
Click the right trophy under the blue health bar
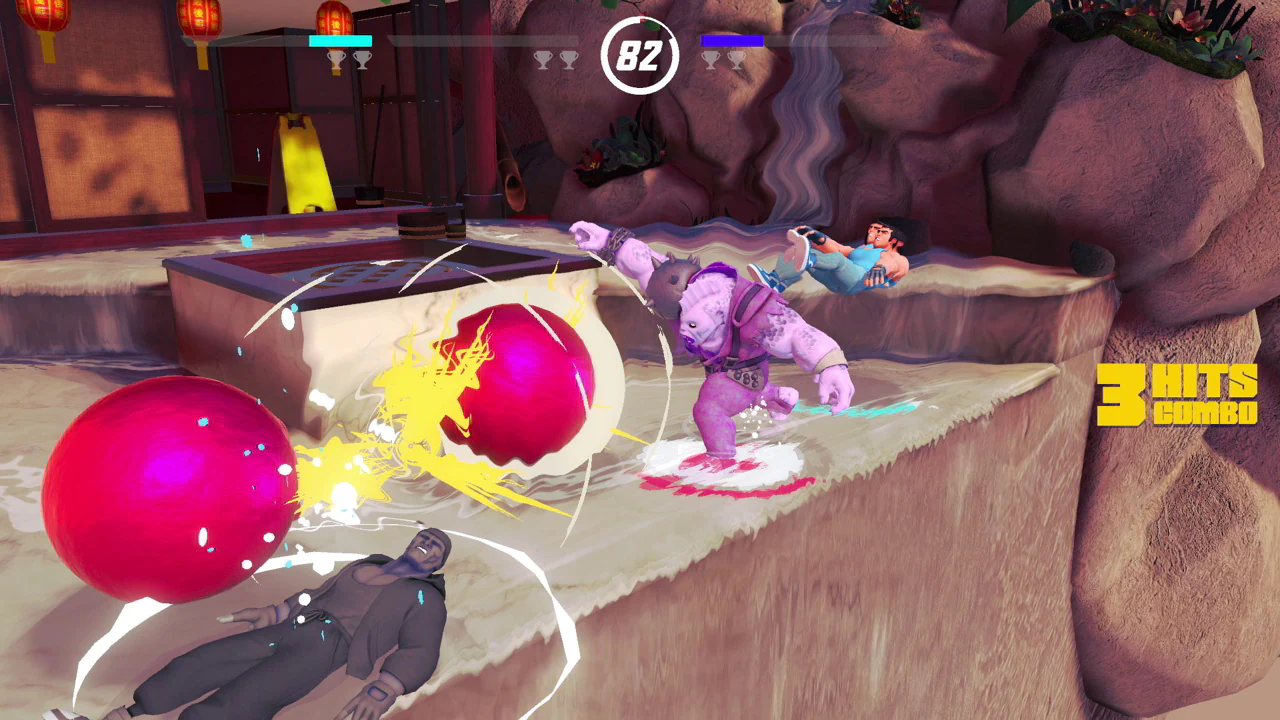click(738, 60)
